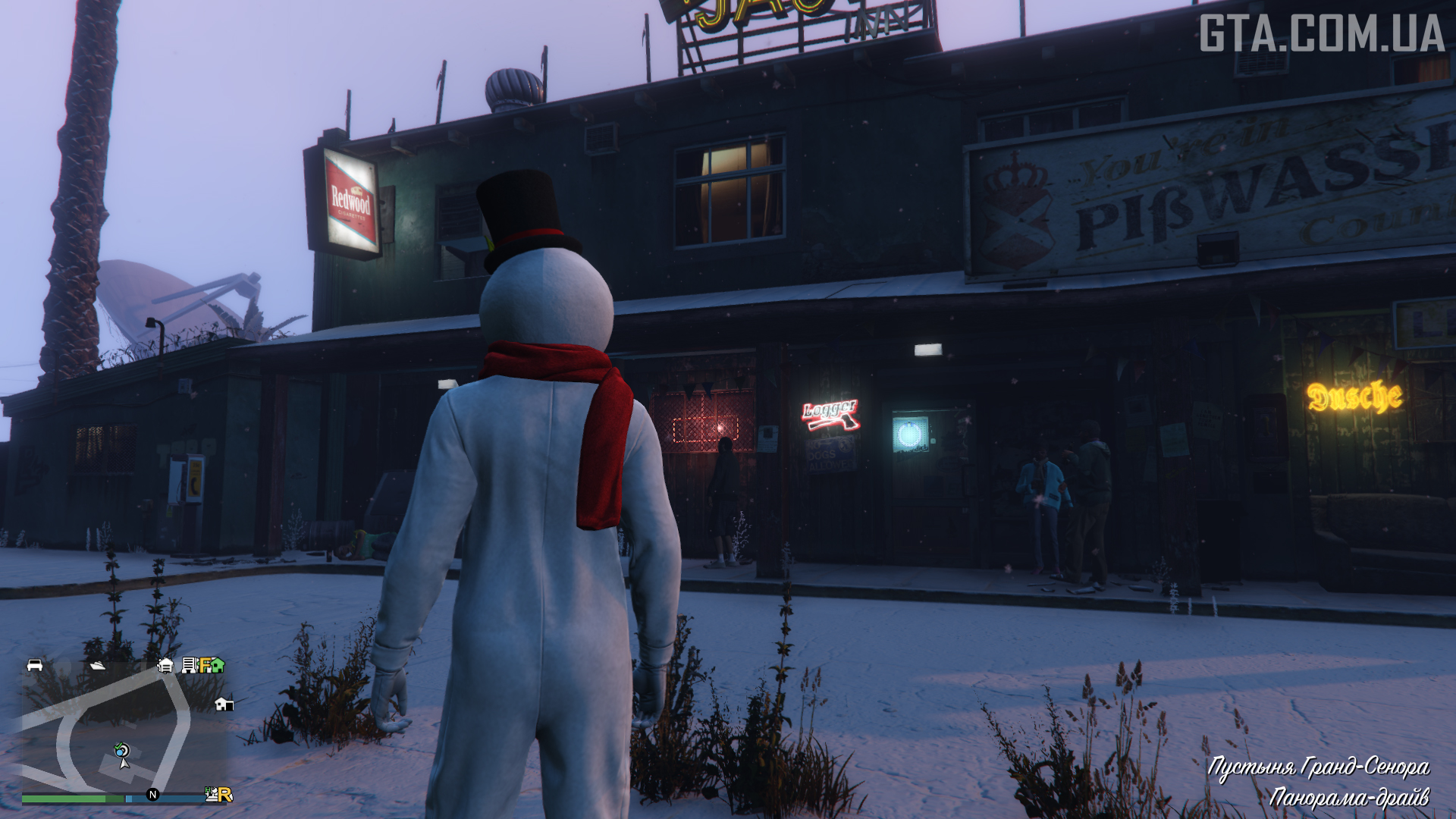
Task: Choose the yellow F blip
Action: point(204,666)
